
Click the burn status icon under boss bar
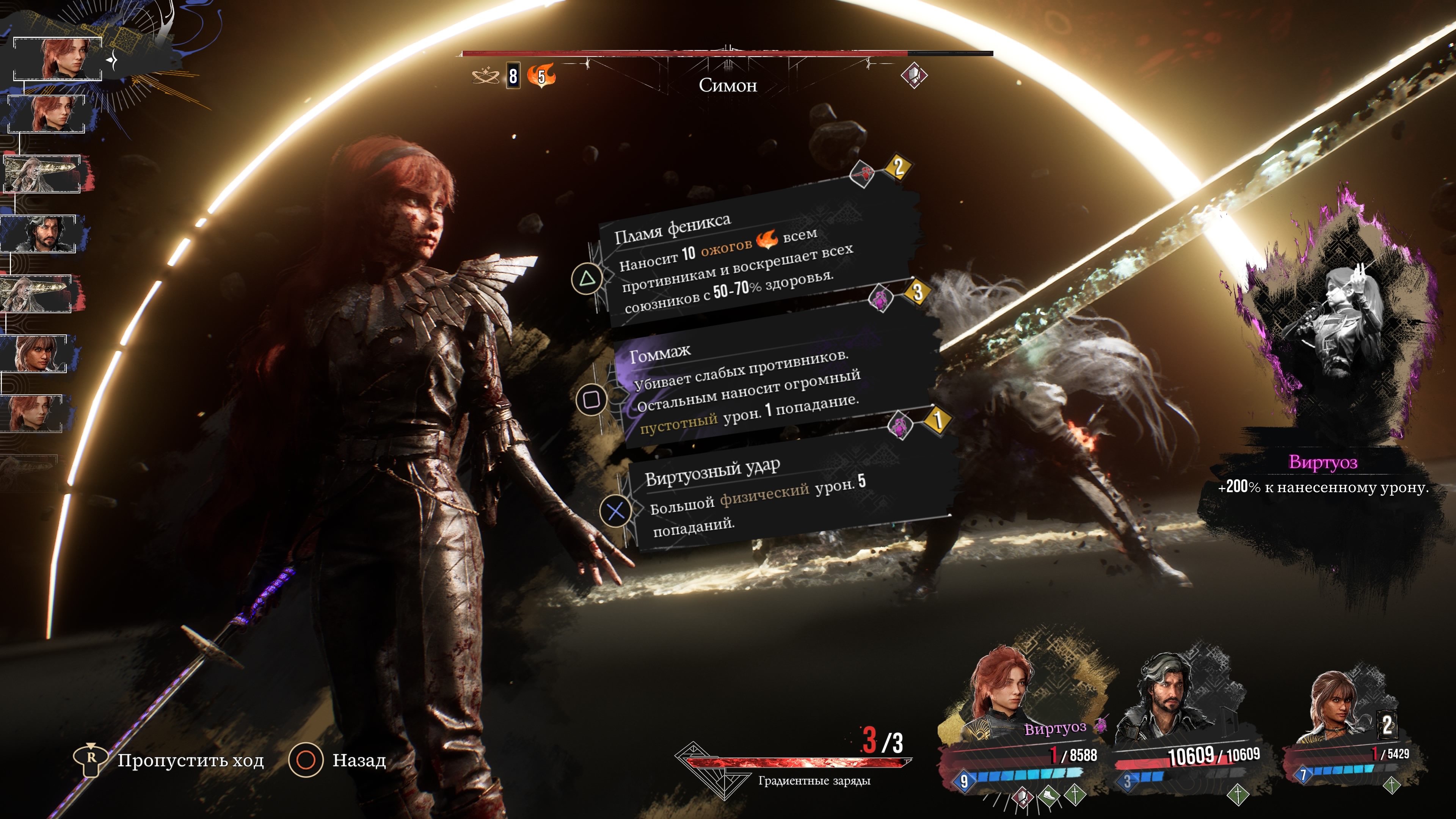tap(541, 76)
